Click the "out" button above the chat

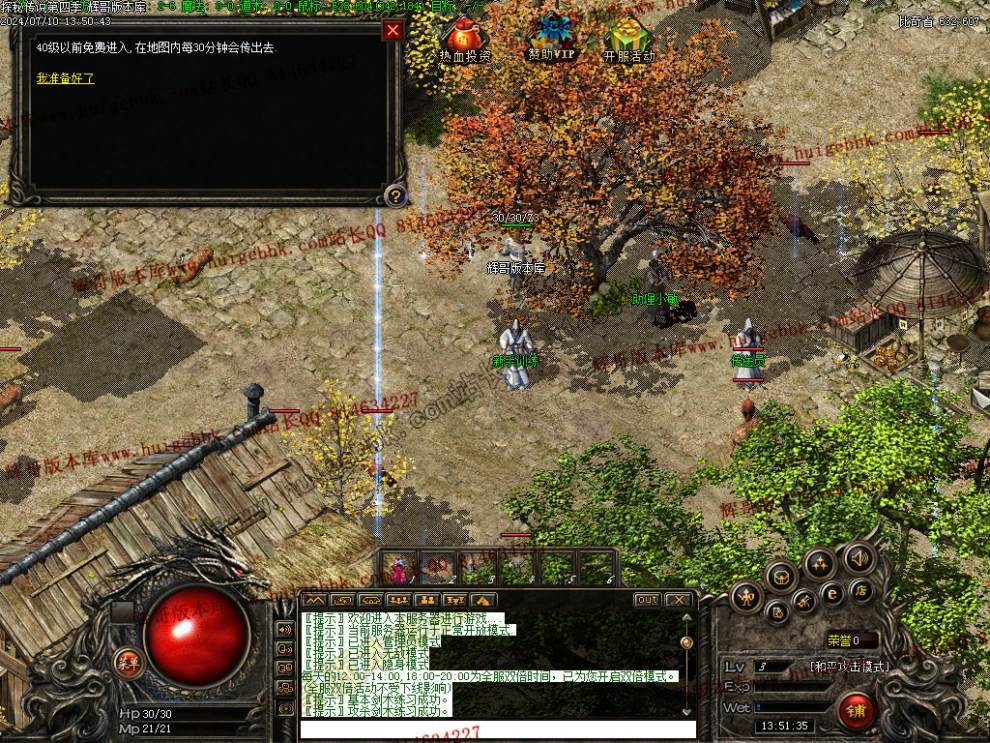click(x=647, y=600)
